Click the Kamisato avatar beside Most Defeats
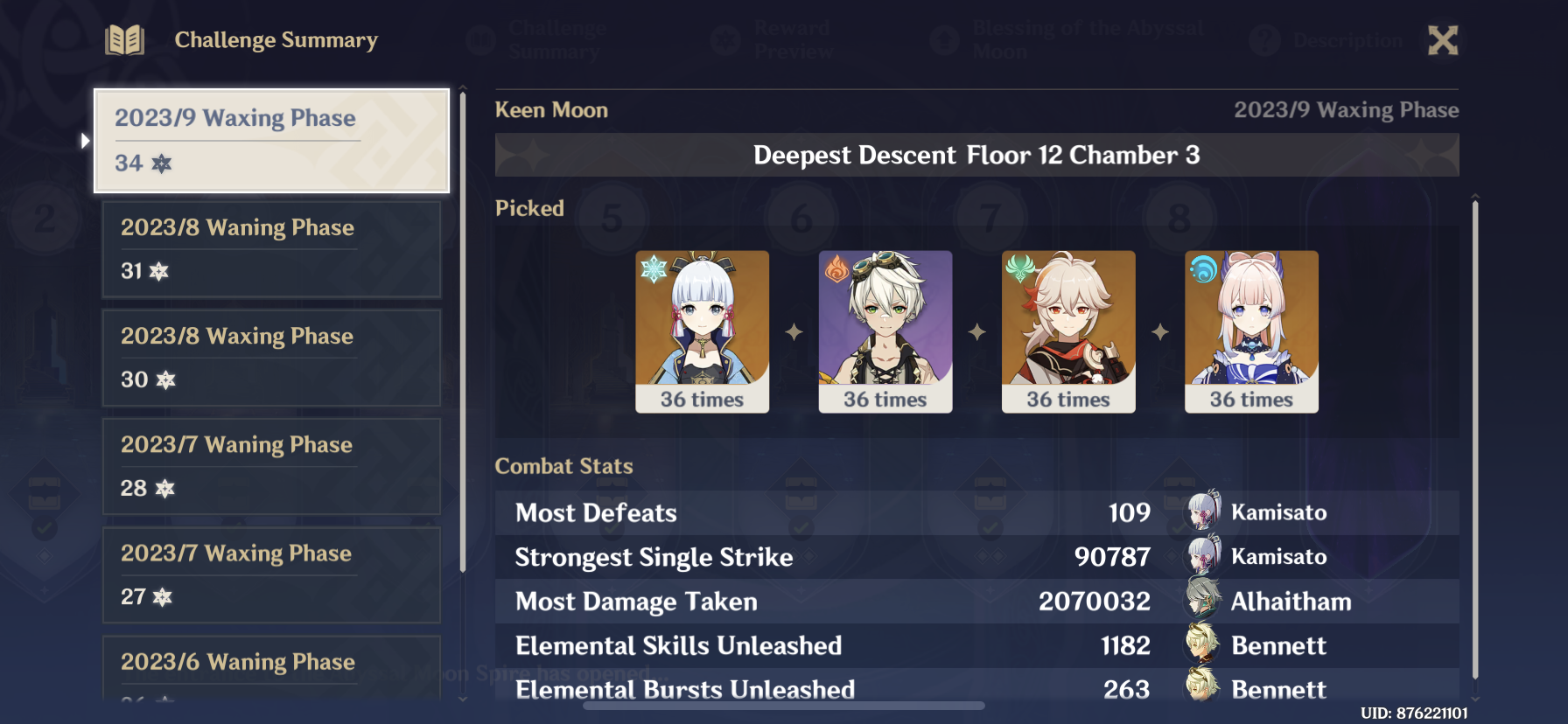Screen dimensions: 1568x724 point(1201,512)
